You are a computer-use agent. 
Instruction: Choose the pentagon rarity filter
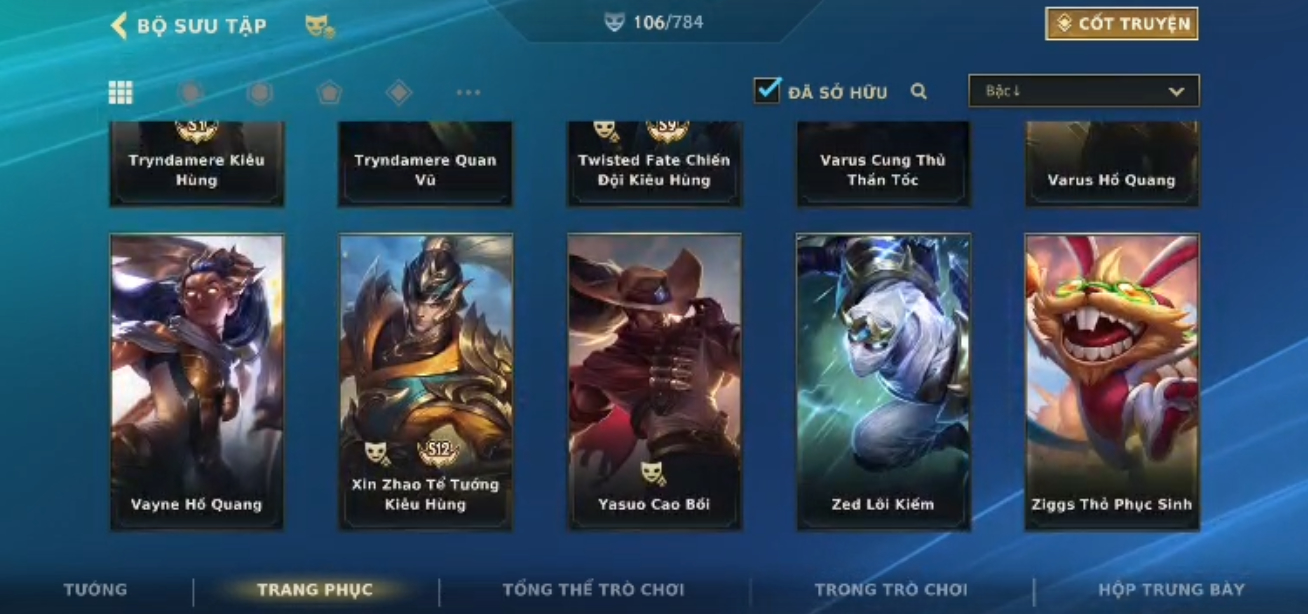329,93
